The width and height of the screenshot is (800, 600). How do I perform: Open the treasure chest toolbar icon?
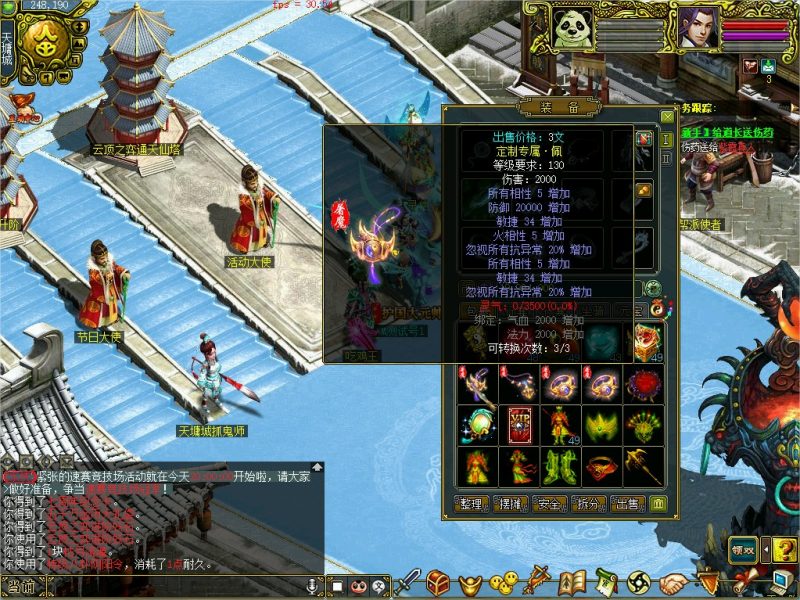(x=438, y=581)
